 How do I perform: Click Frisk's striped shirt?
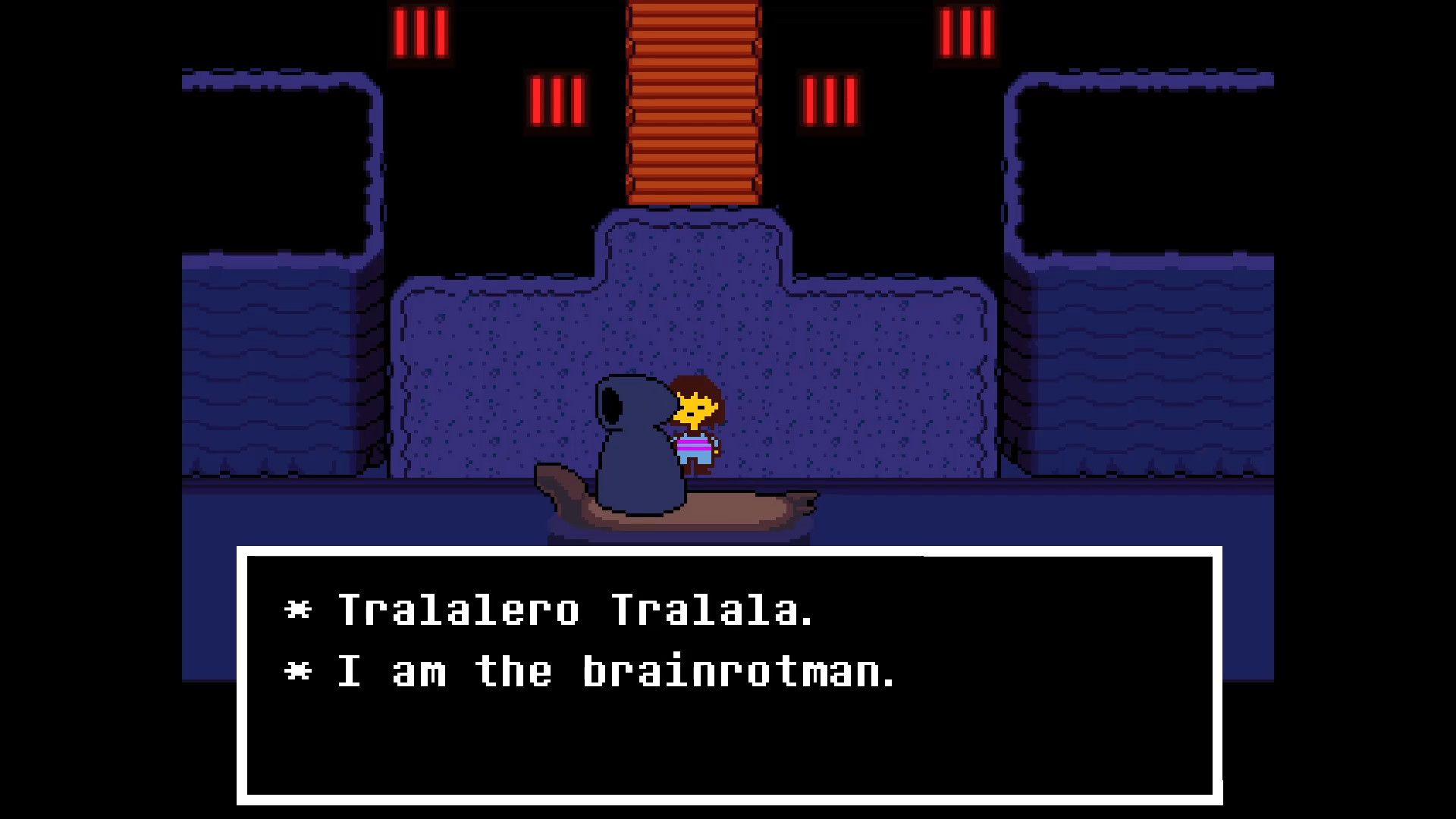pyautogui.click(x=694, y=447)
